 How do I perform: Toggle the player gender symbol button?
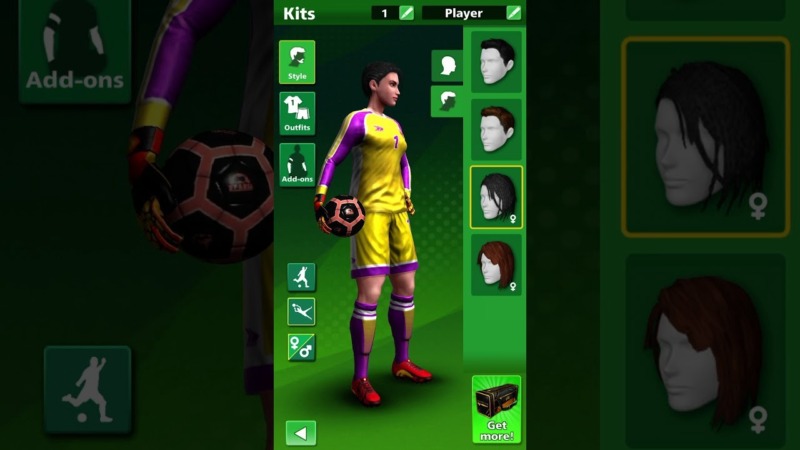tap(301, 347)
